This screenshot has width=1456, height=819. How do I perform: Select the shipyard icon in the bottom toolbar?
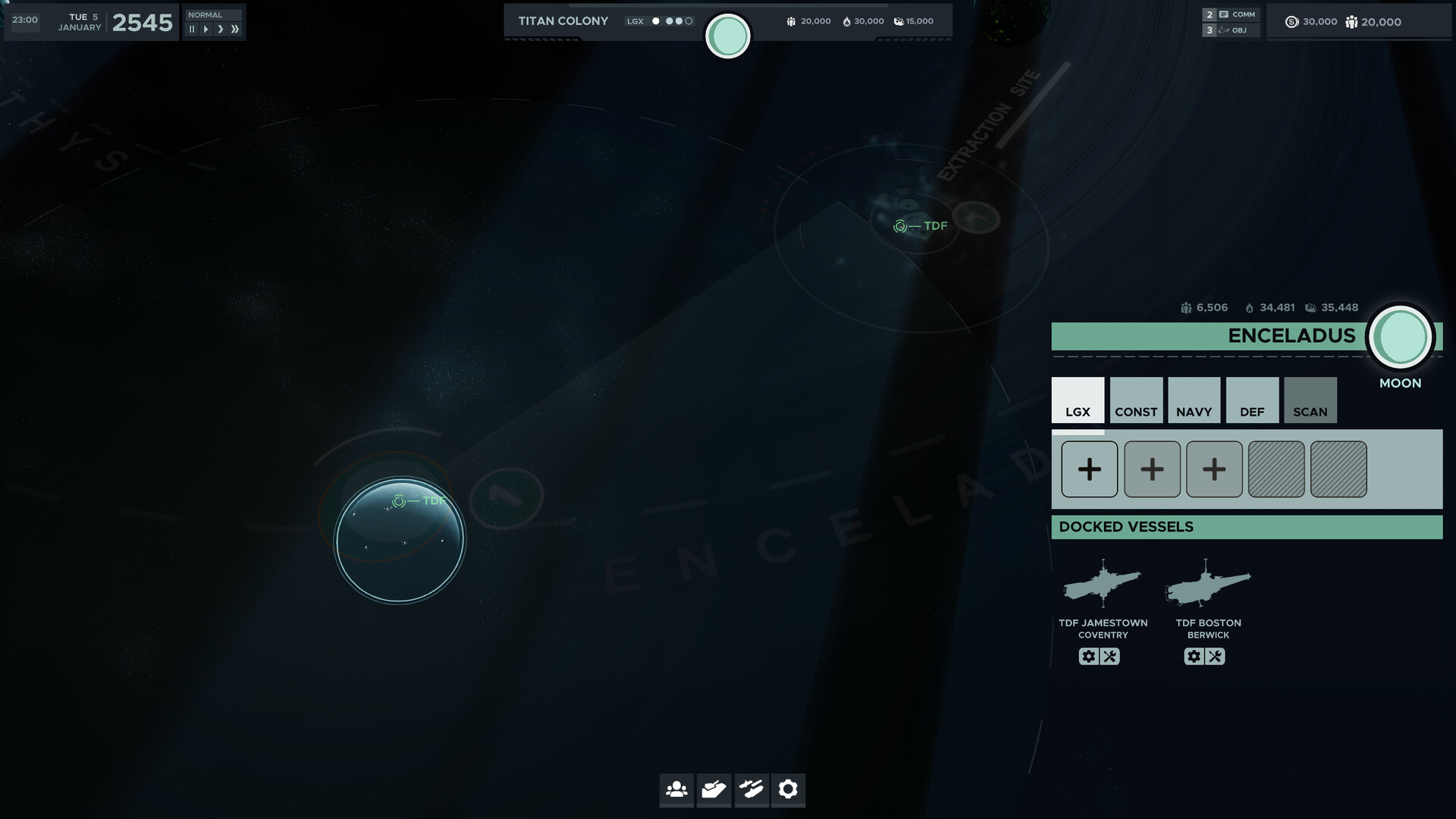tap(714, 790)
